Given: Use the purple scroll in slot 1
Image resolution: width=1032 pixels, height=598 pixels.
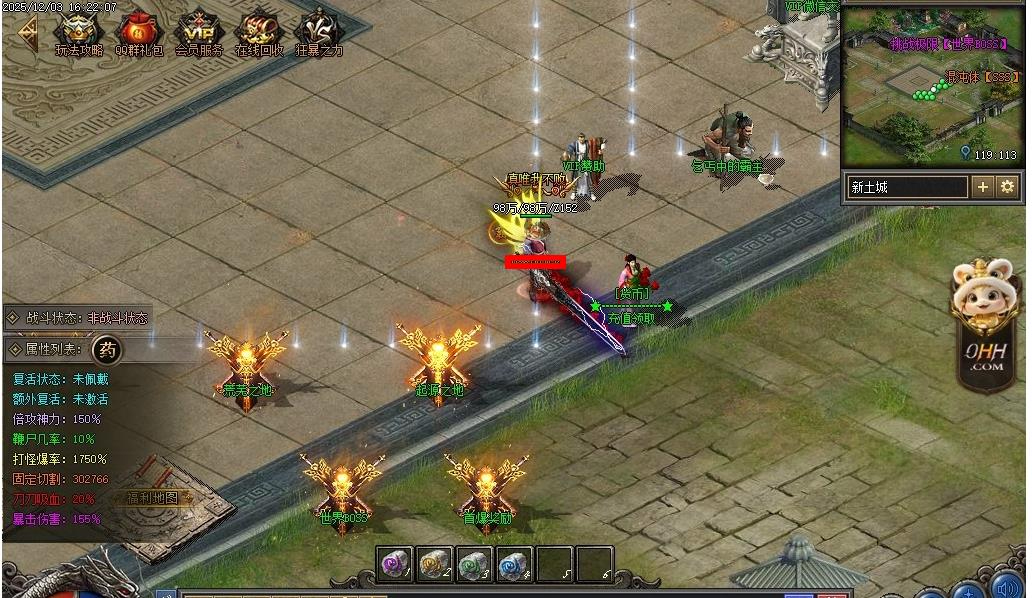Looking at the screenshot, I should 395,565.
